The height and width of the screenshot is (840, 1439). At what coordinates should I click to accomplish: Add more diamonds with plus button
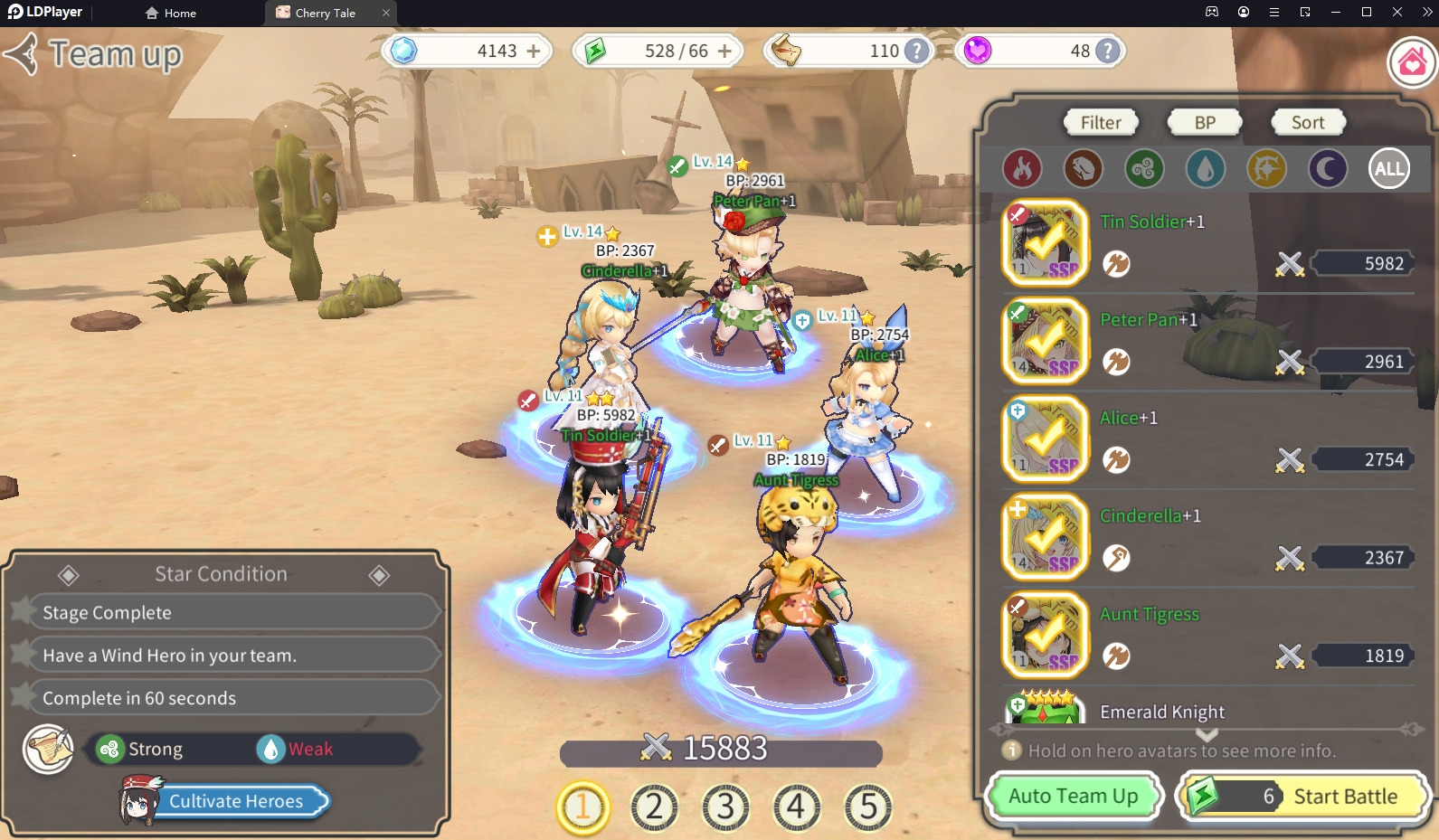(x=534, y=52)
